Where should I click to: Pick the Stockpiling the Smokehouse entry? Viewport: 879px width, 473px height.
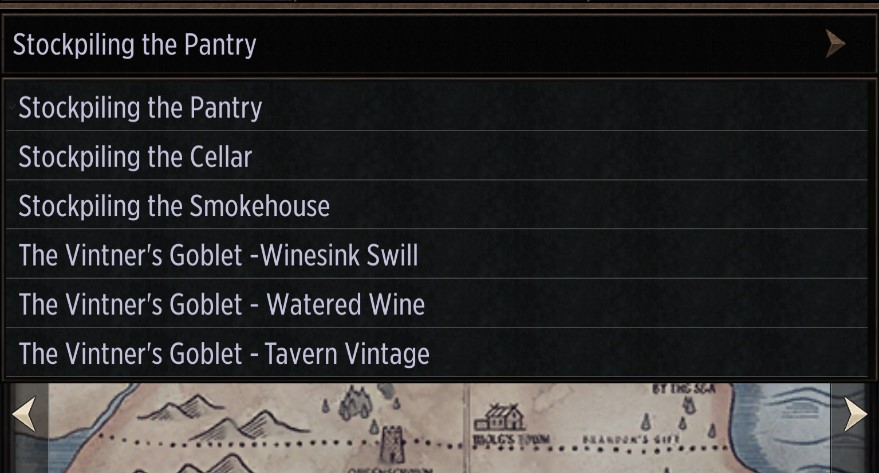(x=438, y=206)
